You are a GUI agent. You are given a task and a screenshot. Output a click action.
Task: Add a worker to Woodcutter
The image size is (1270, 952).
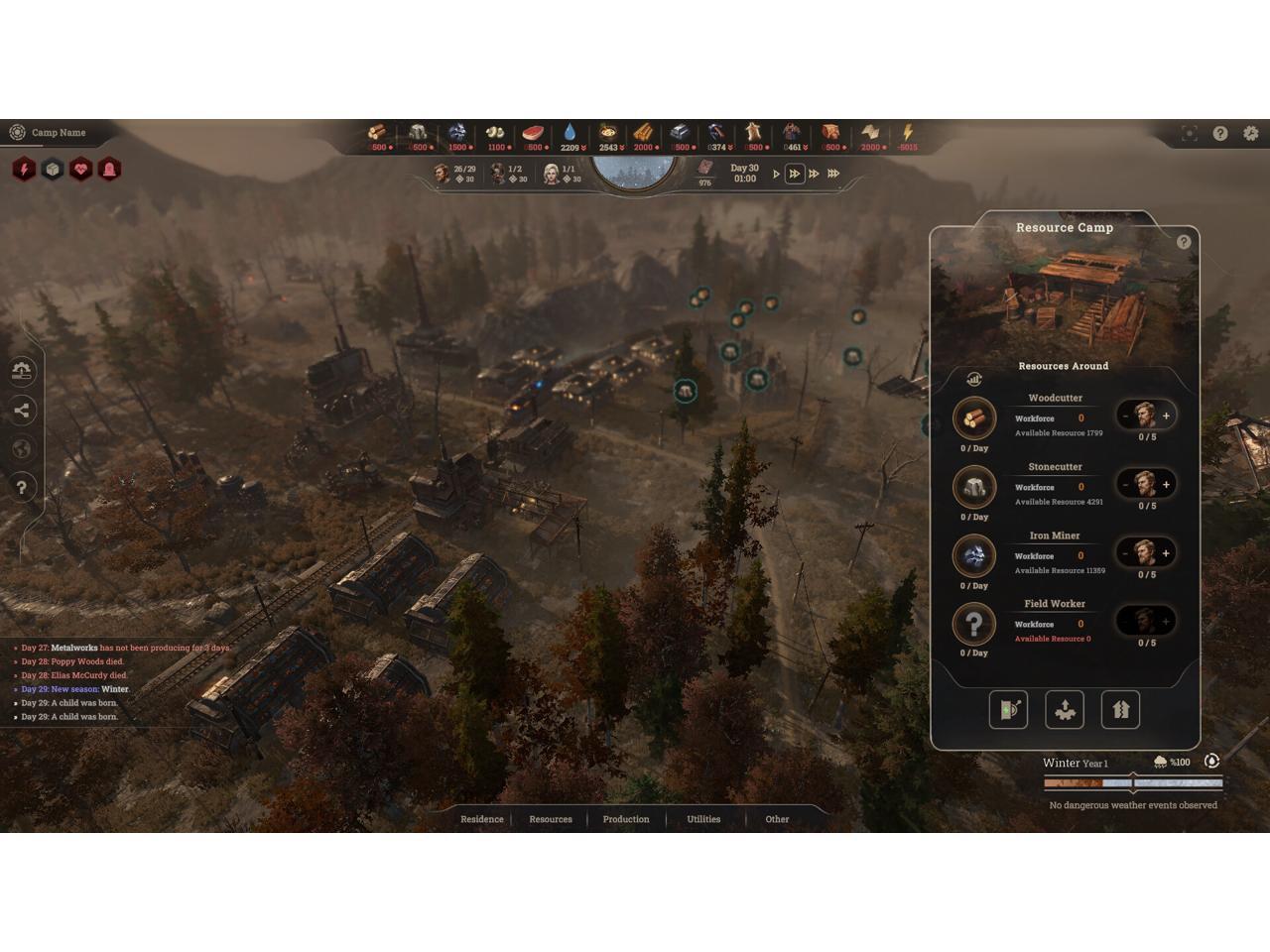click(1166, 416)
